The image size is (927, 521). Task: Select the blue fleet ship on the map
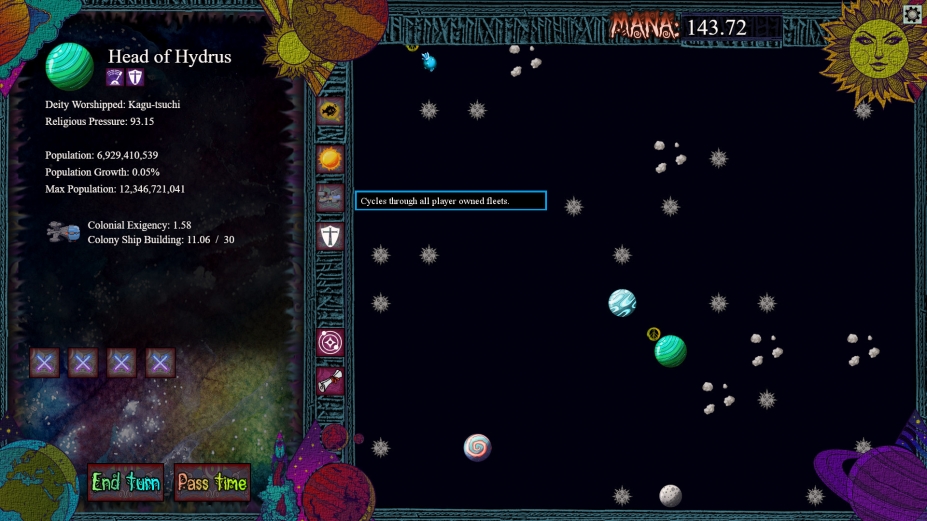point(429,62)
